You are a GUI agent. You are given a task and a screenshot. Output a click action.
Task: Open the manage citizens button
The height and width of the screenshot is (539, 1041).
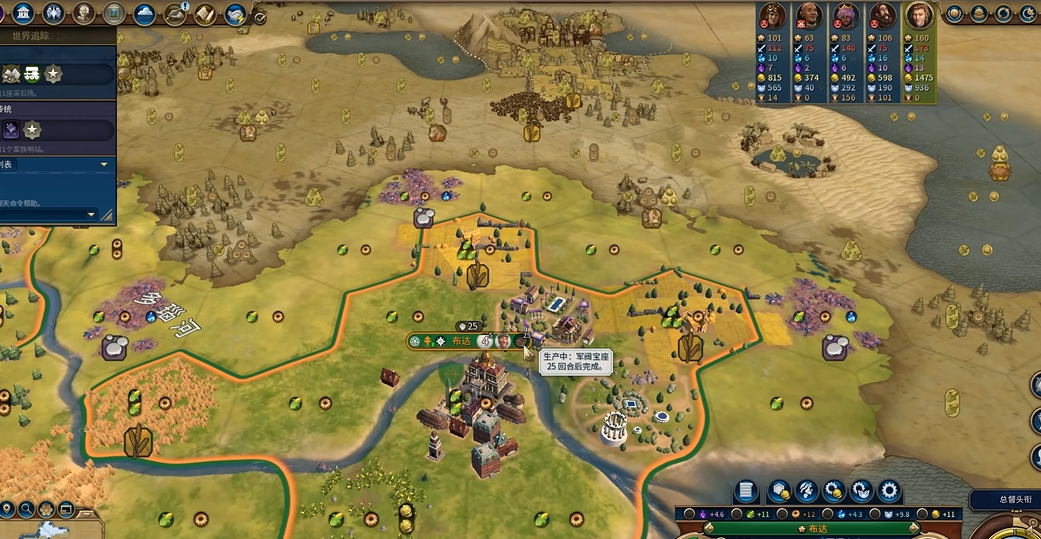[806, 491]
